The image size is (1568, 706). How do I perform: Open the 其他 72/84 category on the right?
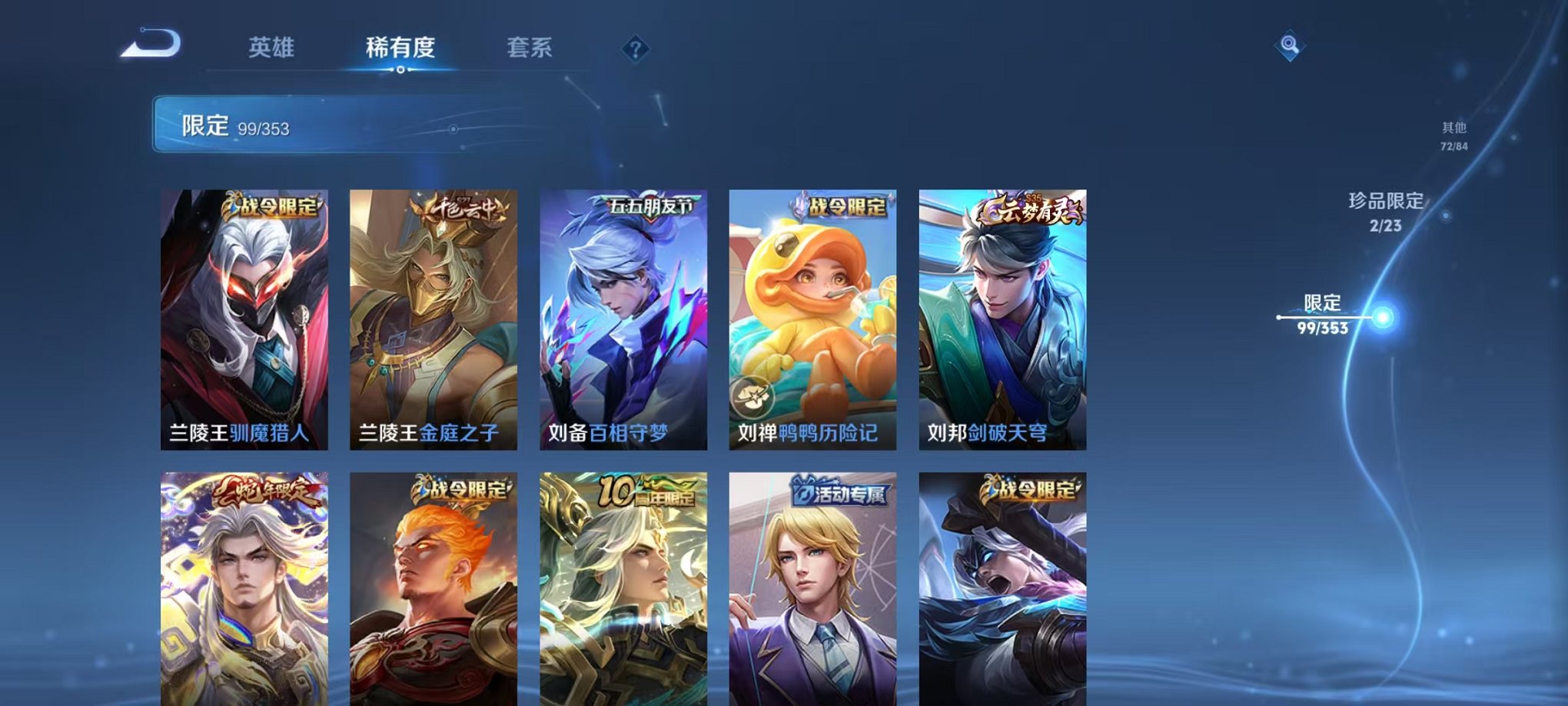tap(1453, 138)
